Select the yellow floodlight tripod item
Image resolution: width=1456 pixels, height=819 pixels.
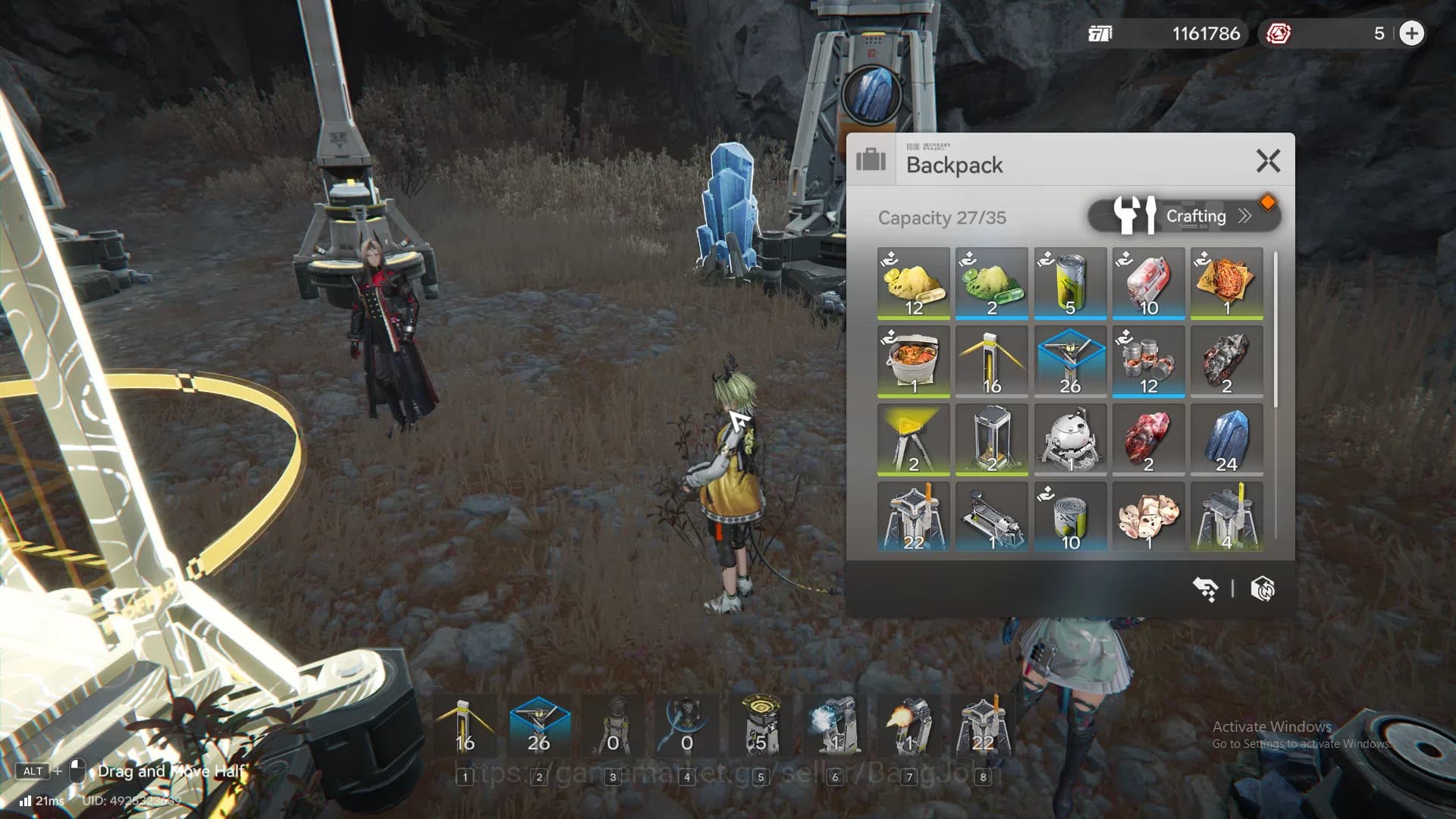click(913, 439)
